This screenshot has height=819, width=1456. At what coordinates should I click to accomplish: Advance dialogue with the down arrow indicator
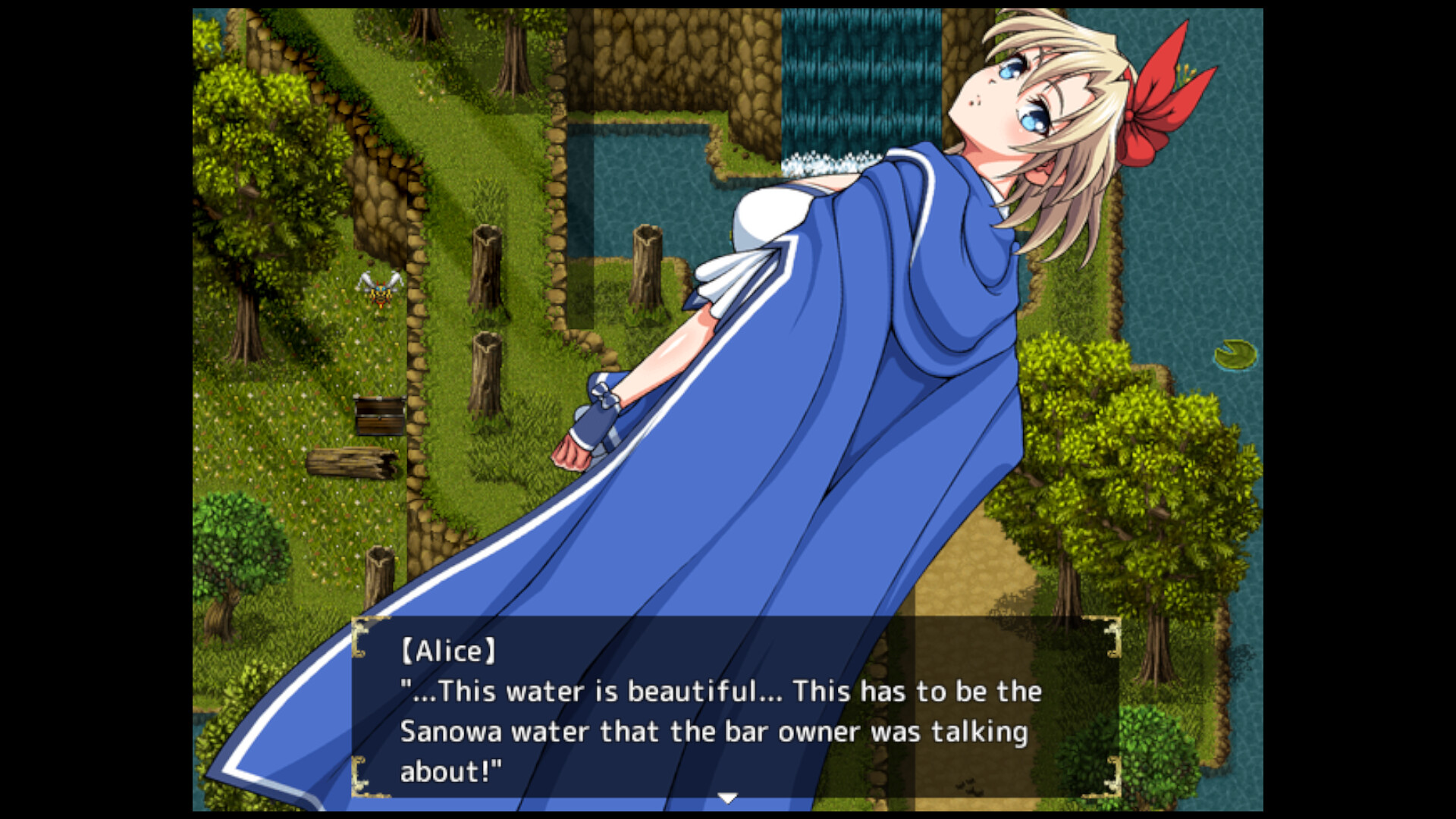pos(727,796)
